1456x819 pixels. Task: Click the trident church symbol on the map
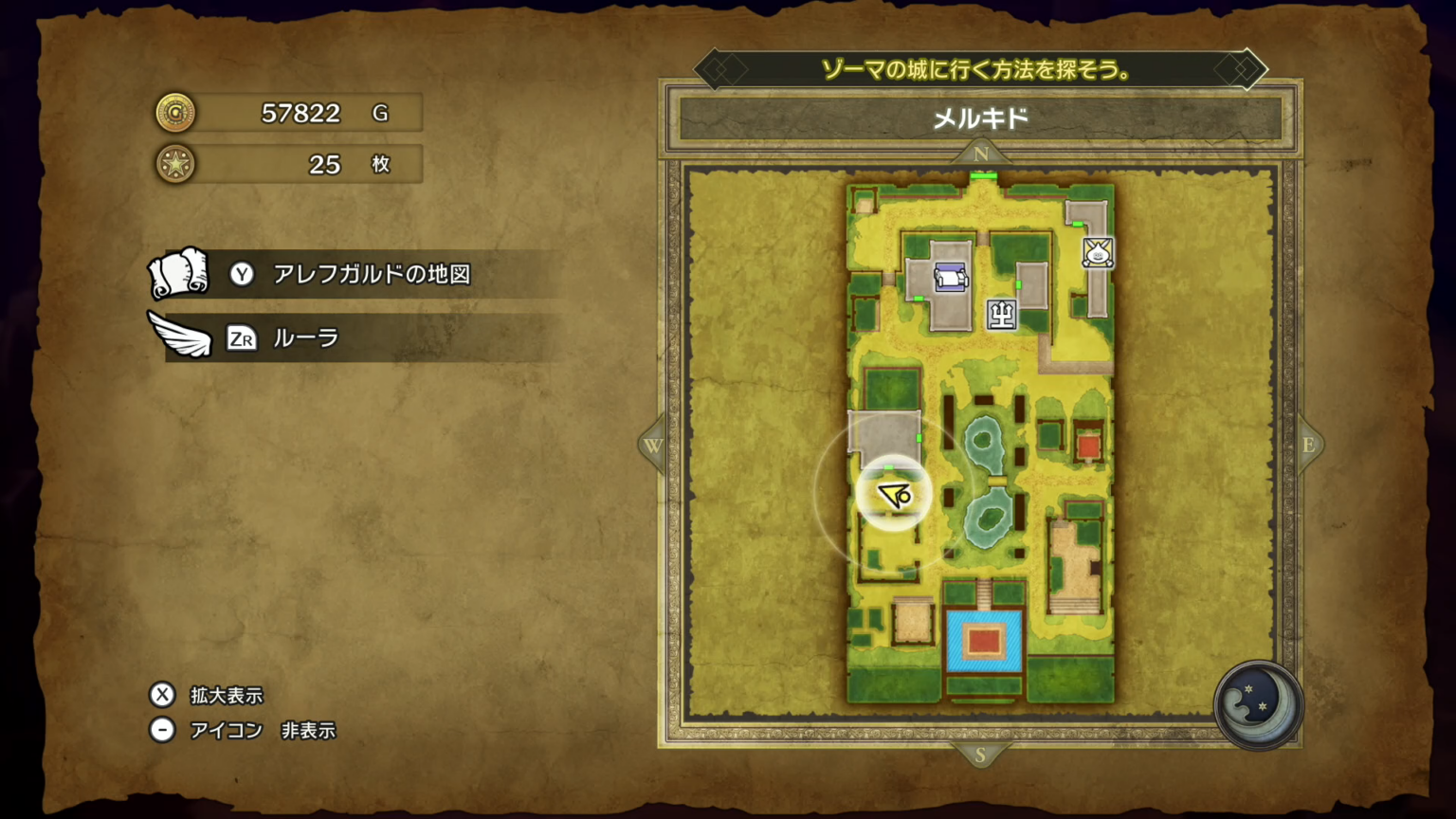coord(1003,314)
